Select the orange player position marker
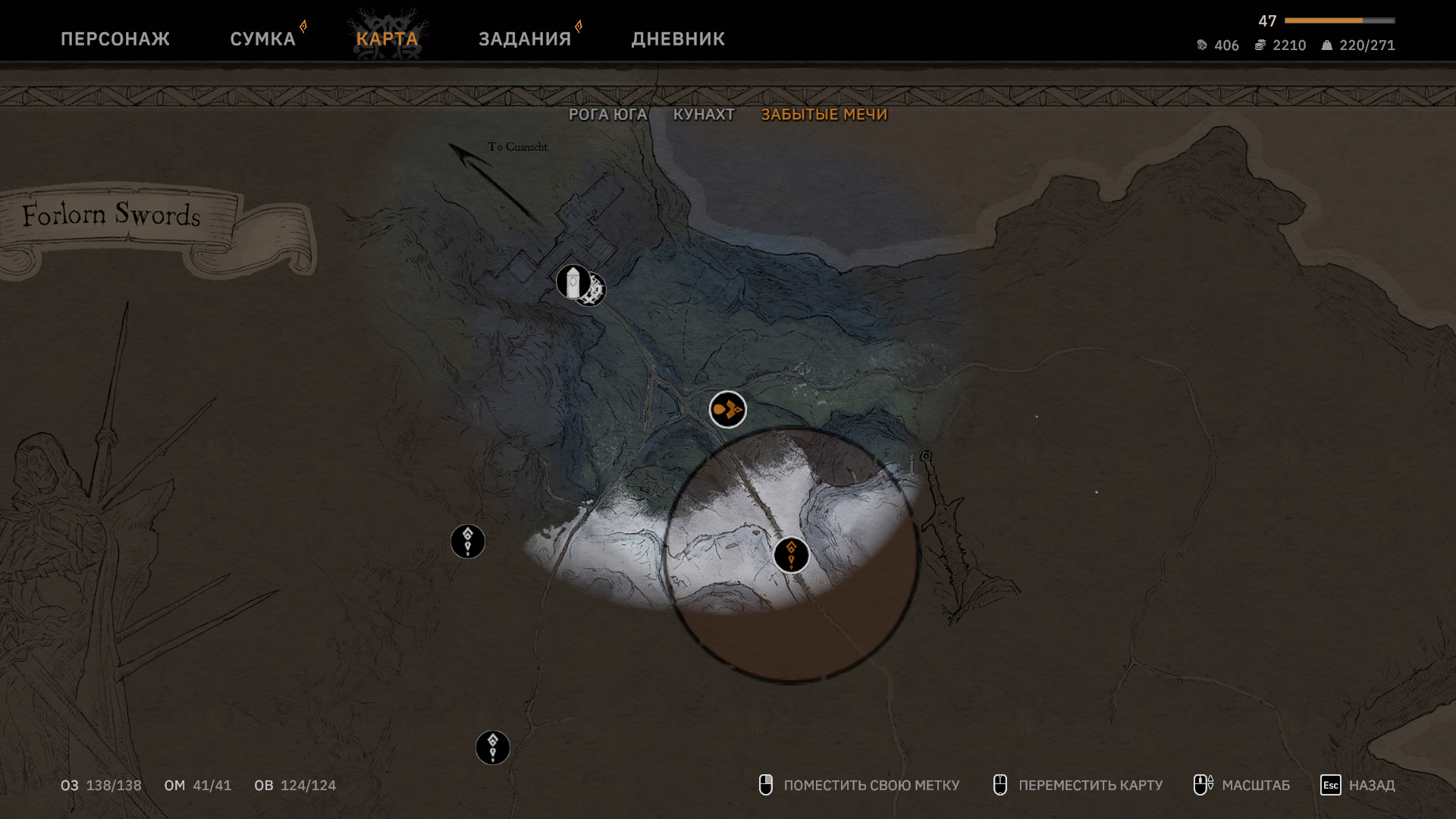The height and width of the screenshot is (819, 1456). click(727, 409)
